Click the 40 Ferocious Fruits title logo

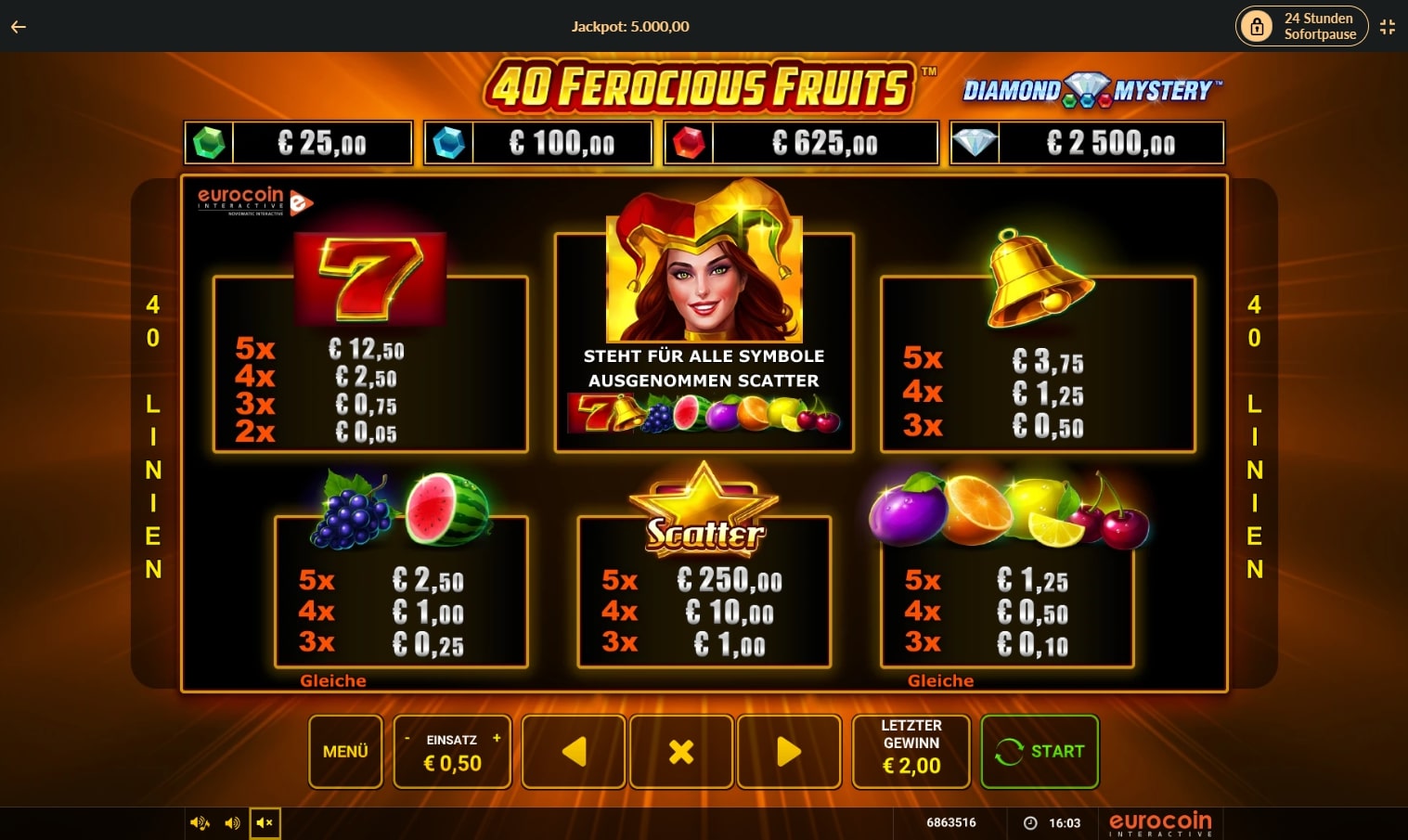(x=701, y=84)
